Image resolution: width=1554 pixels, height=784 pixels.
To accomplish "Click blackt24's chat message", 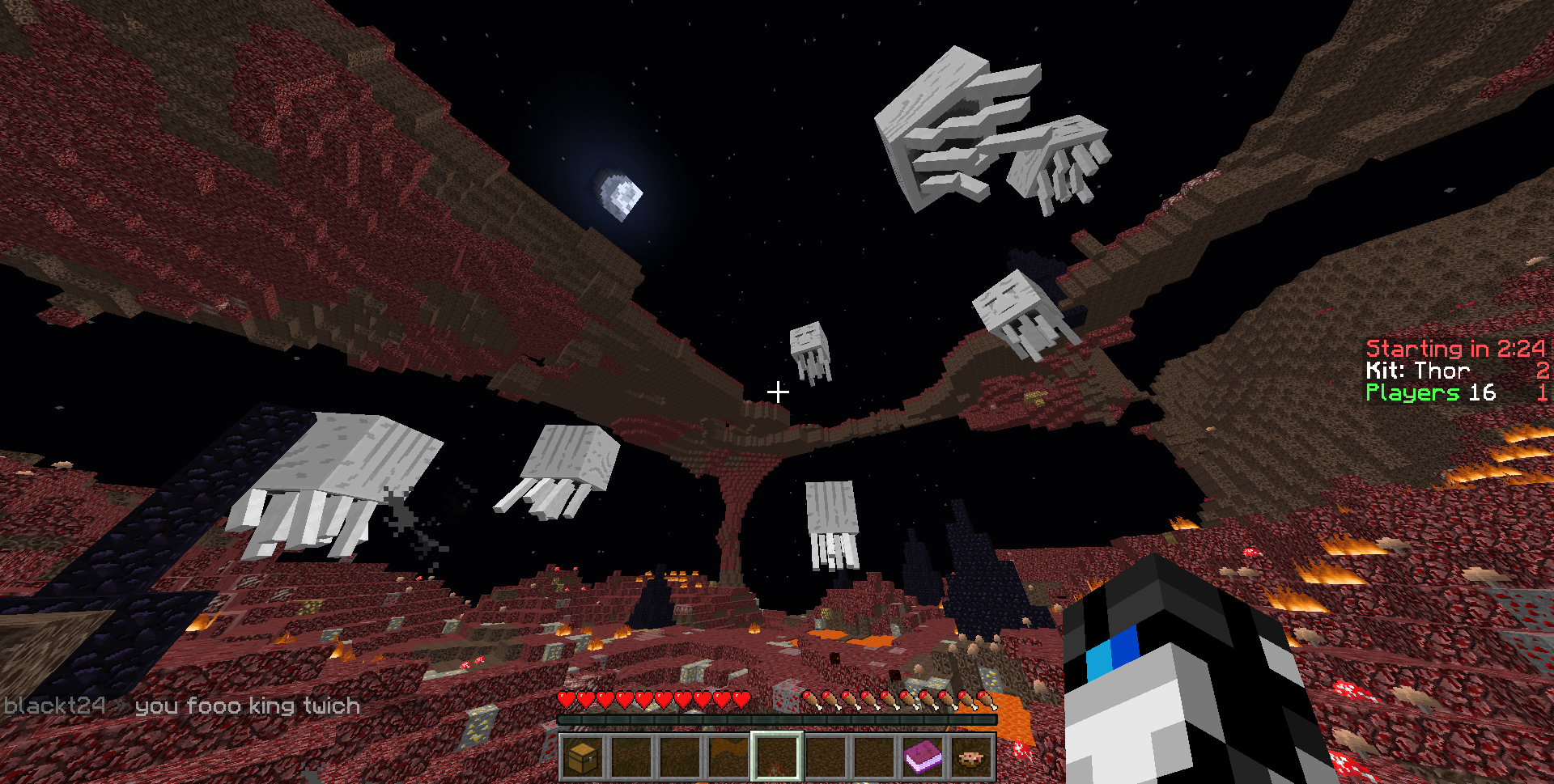I will (182, 706).
